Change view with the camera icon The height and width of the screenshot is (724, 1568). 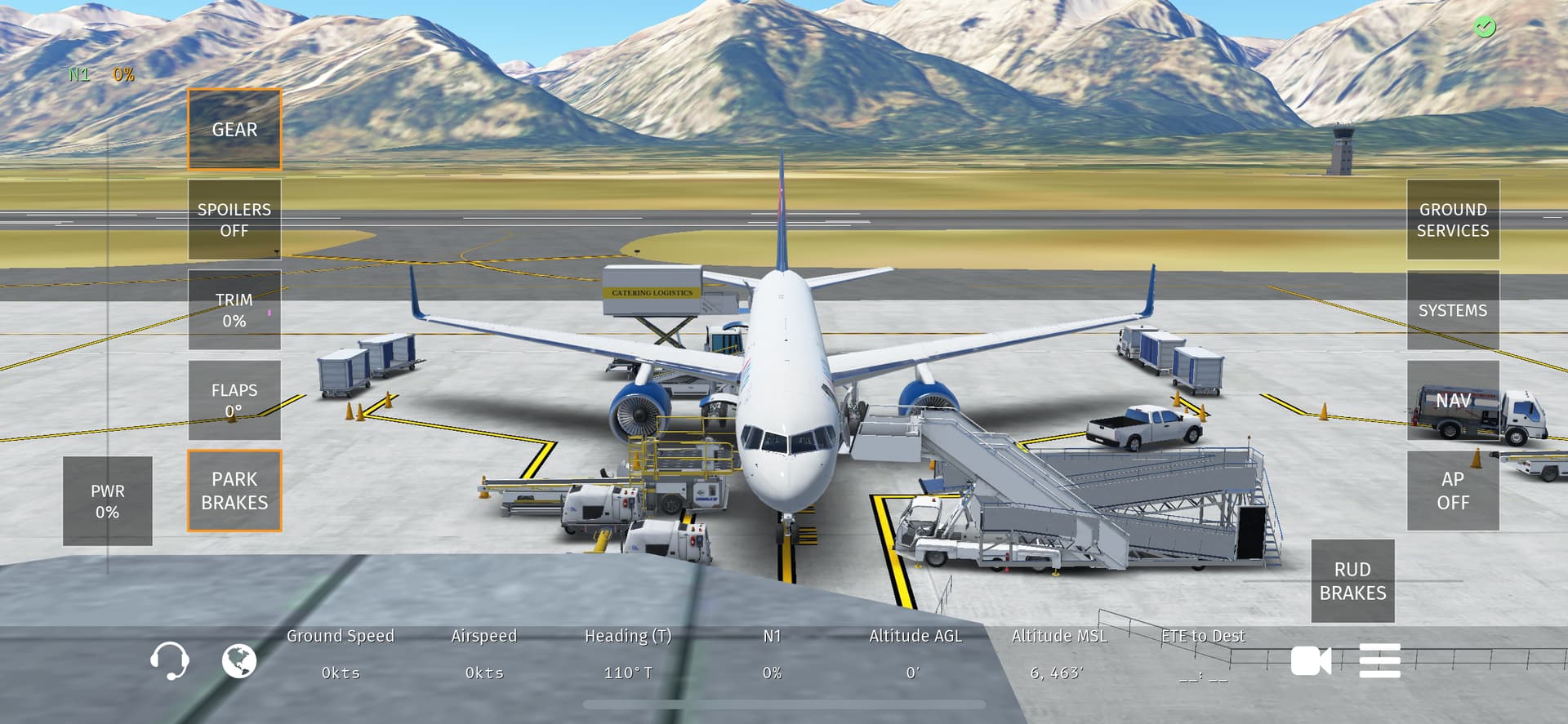coord(1310,660)
